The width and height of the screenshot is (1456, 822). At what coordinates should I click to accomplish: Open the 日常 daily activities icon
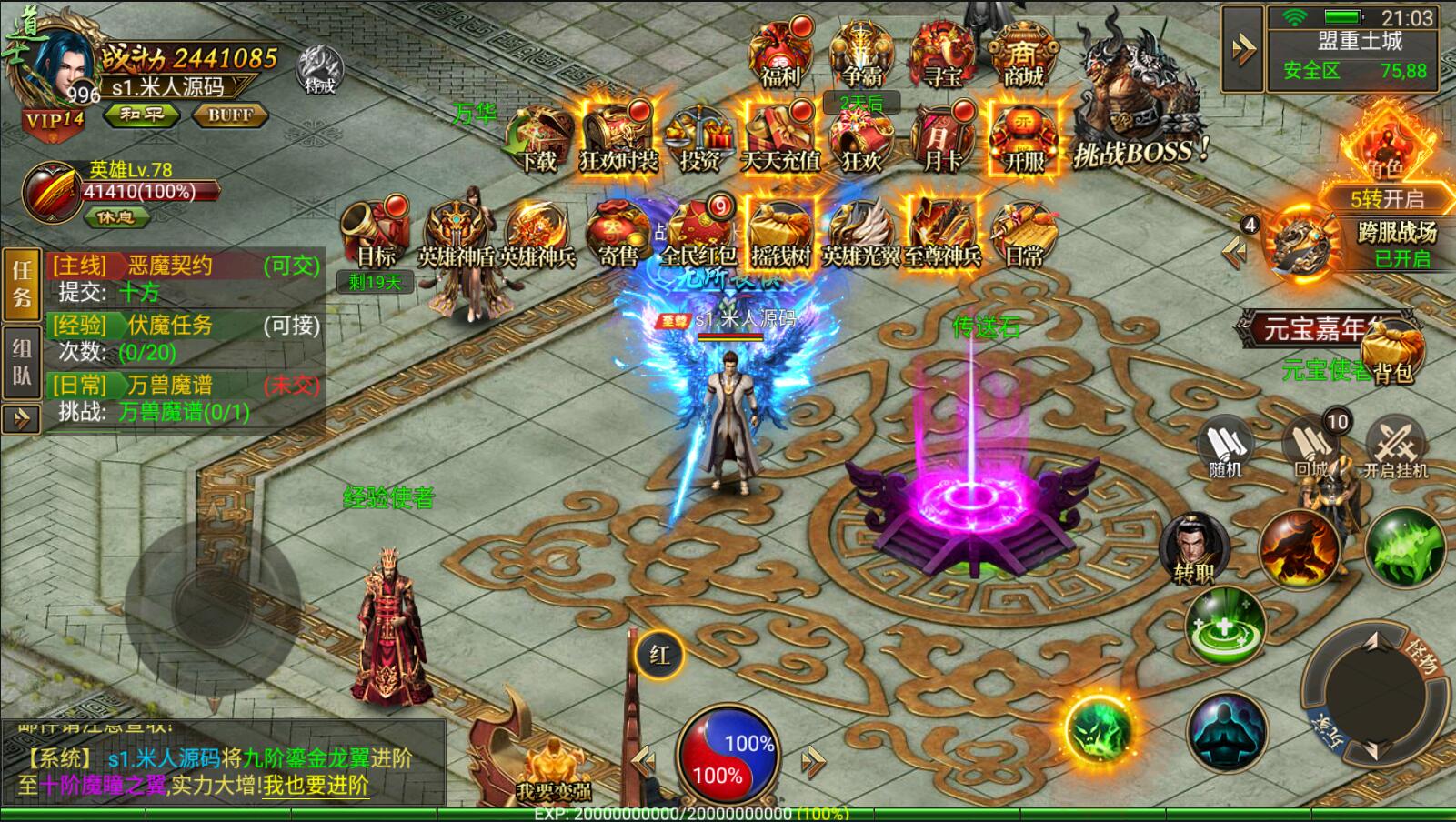pos(1024,235)
